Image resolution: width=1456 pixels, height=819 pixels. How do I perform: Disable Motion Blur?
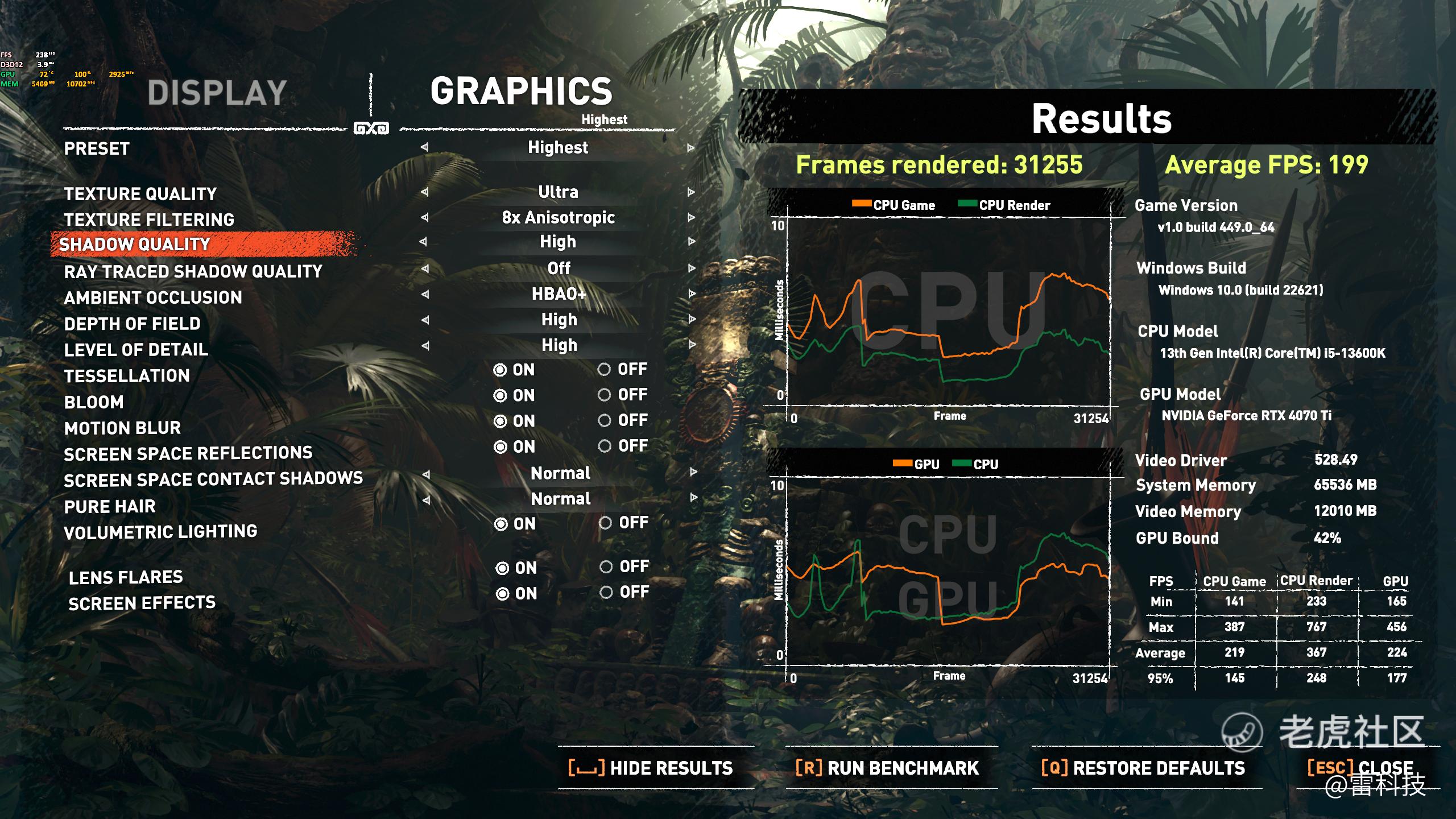[605, 421]
